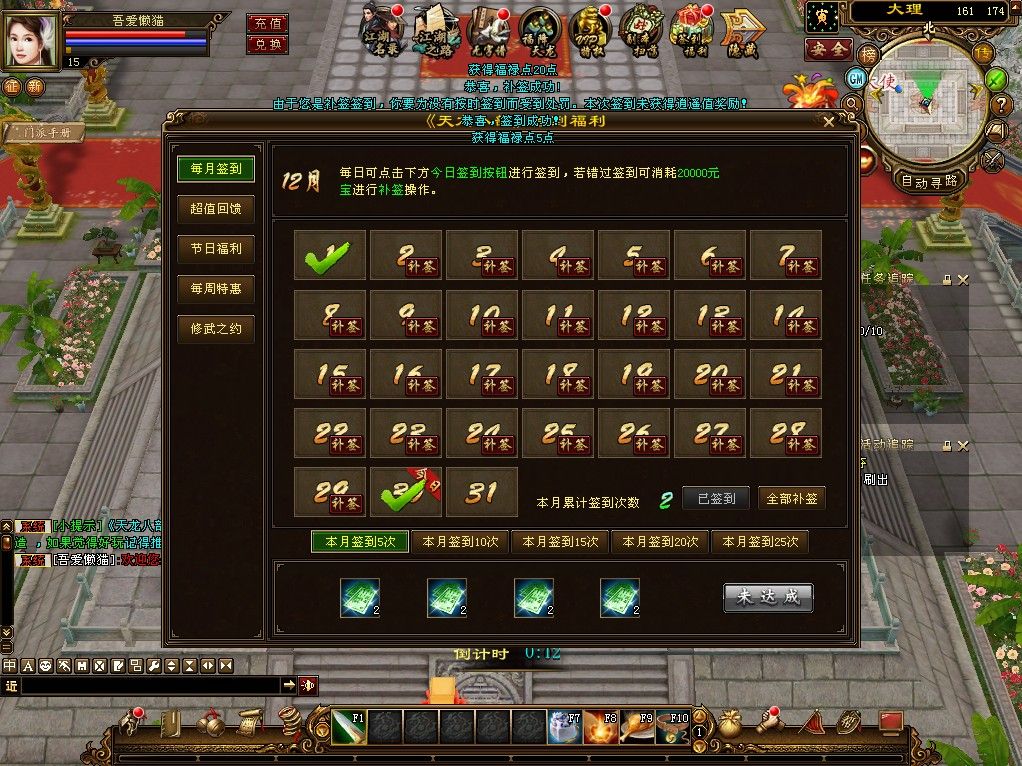Click the 已签到 button

tap(715, 498)
